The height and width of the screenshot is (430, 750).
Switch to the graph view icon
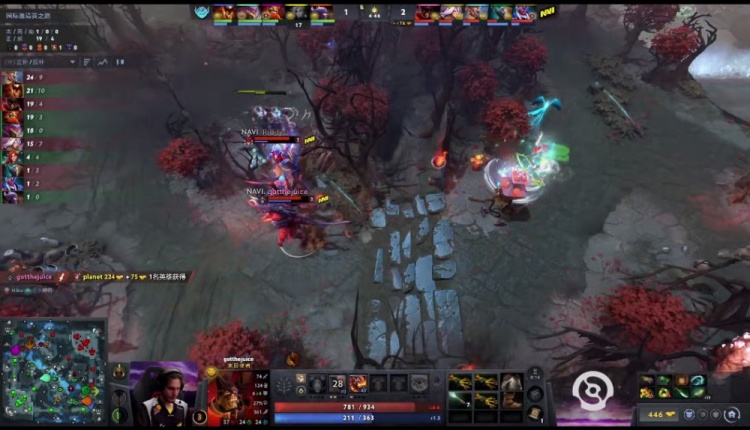pyautogui.click(x=102, y=62)
